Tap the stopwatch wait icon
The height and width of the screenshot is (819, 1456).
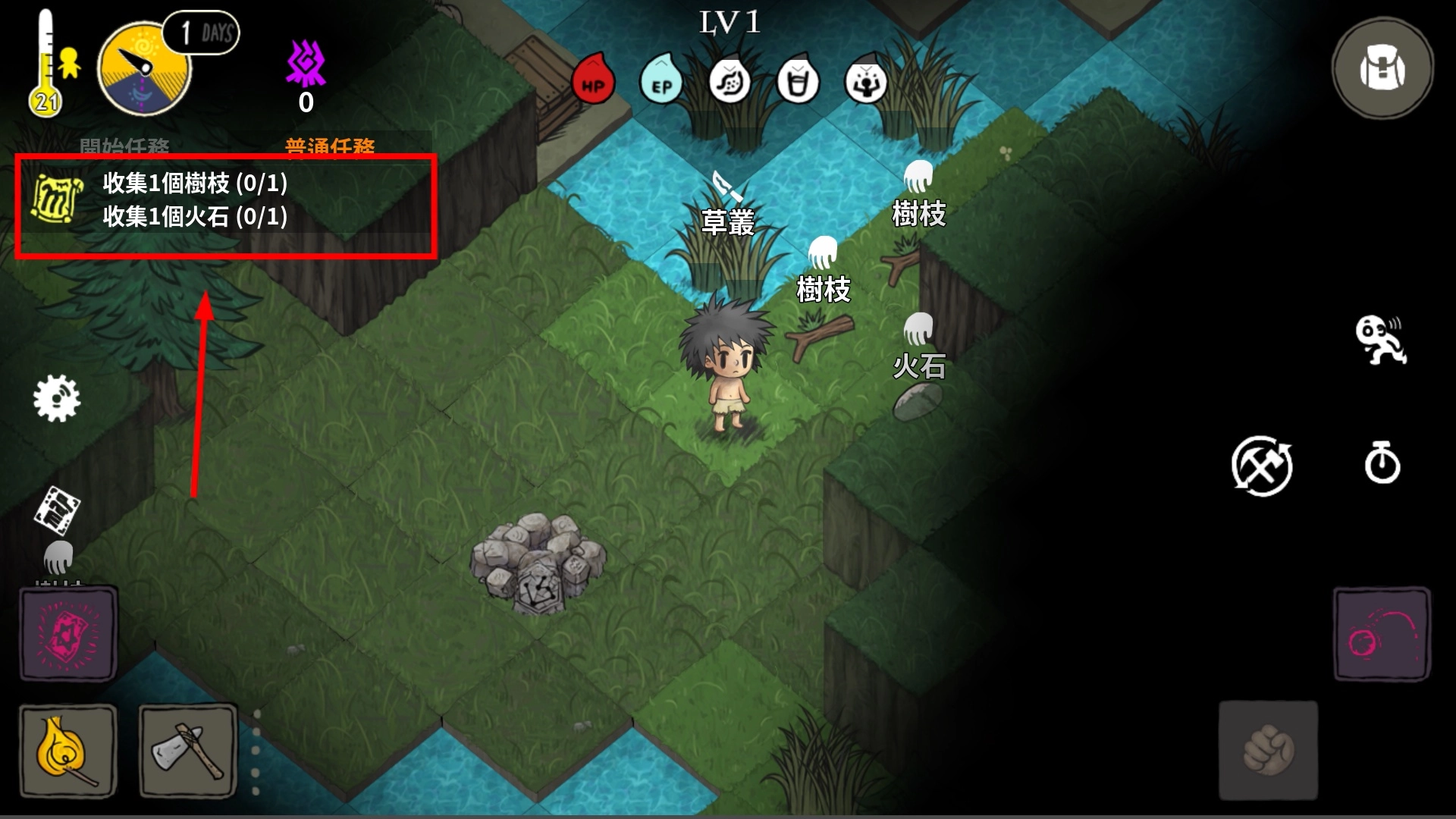[x=1382, y=463]
